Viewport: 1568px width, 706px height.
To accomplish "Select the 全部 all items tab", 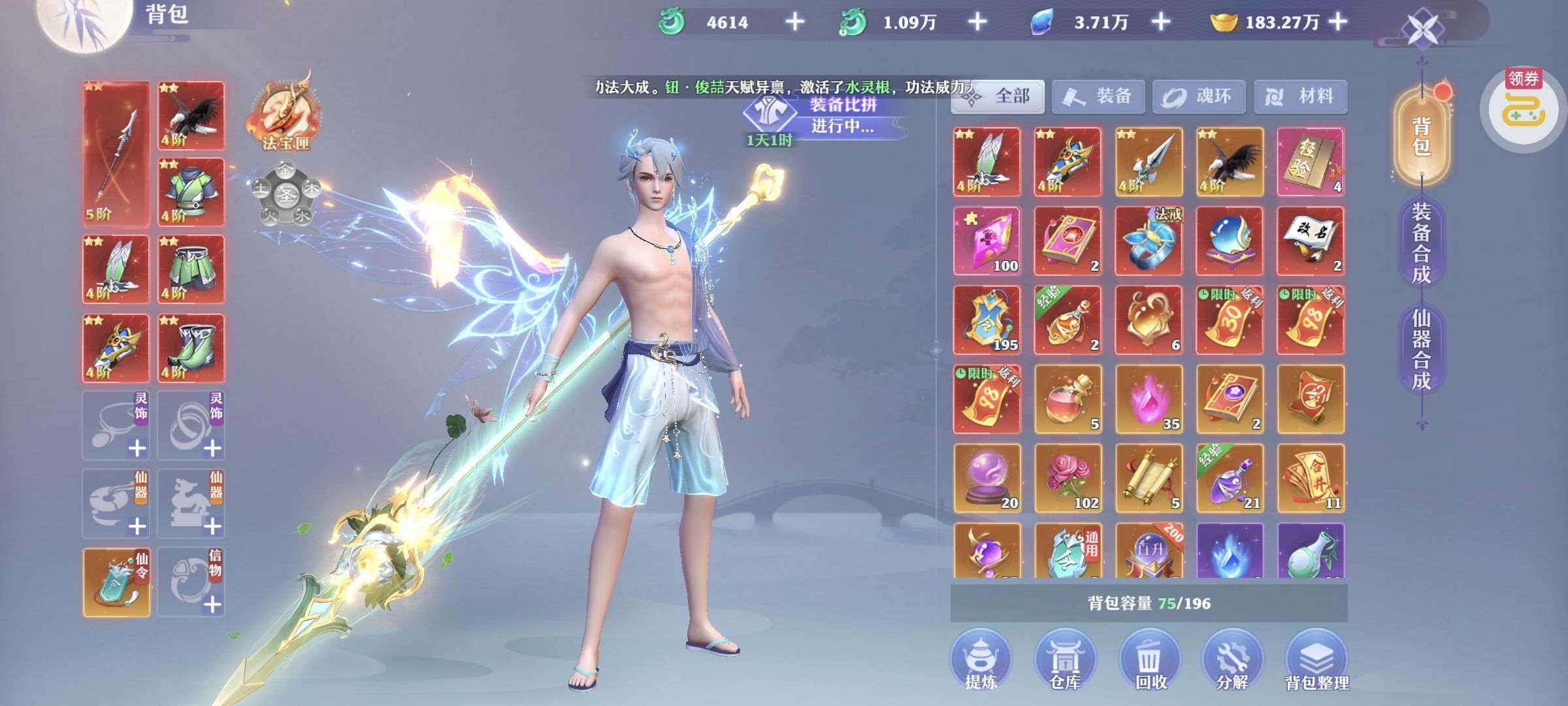I will click(998, 97).
